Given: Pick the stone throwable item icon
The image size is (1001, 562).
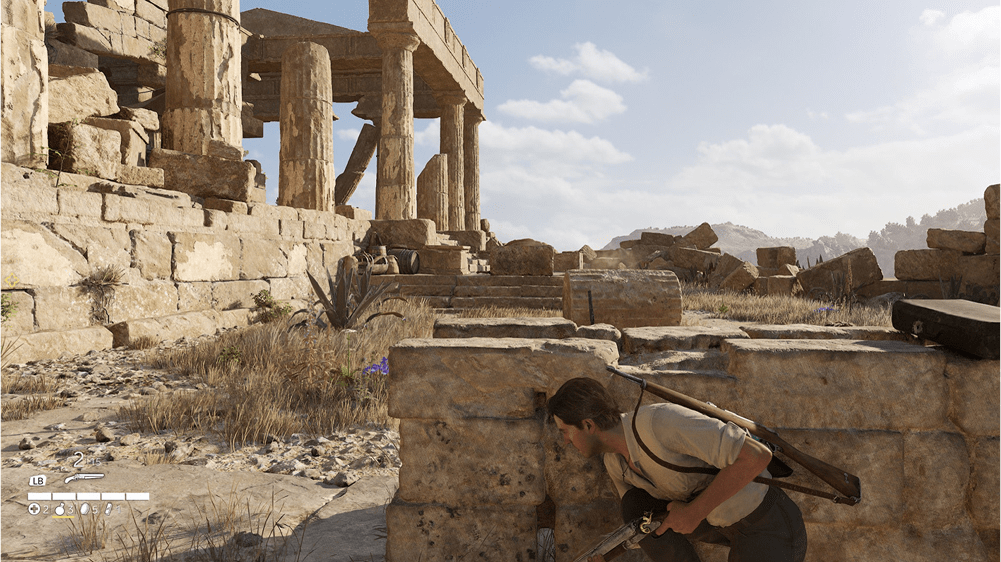Looking at the screenshot, I should point(84,509).
